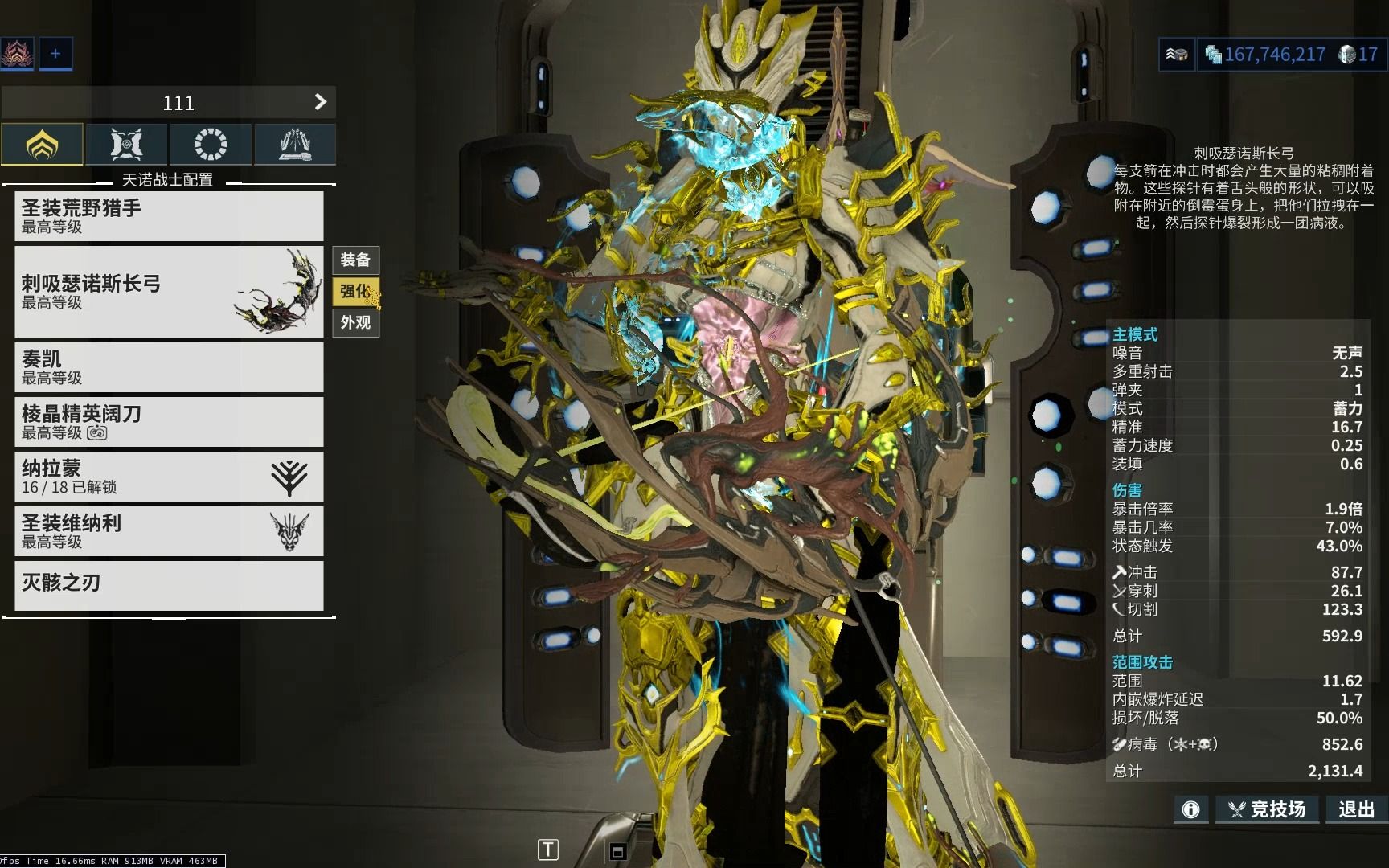This screenshot has width=1389, height=868.
Task: Open the circular gear wheel tab
Action: pyautogui.click(x=211, y=145)
